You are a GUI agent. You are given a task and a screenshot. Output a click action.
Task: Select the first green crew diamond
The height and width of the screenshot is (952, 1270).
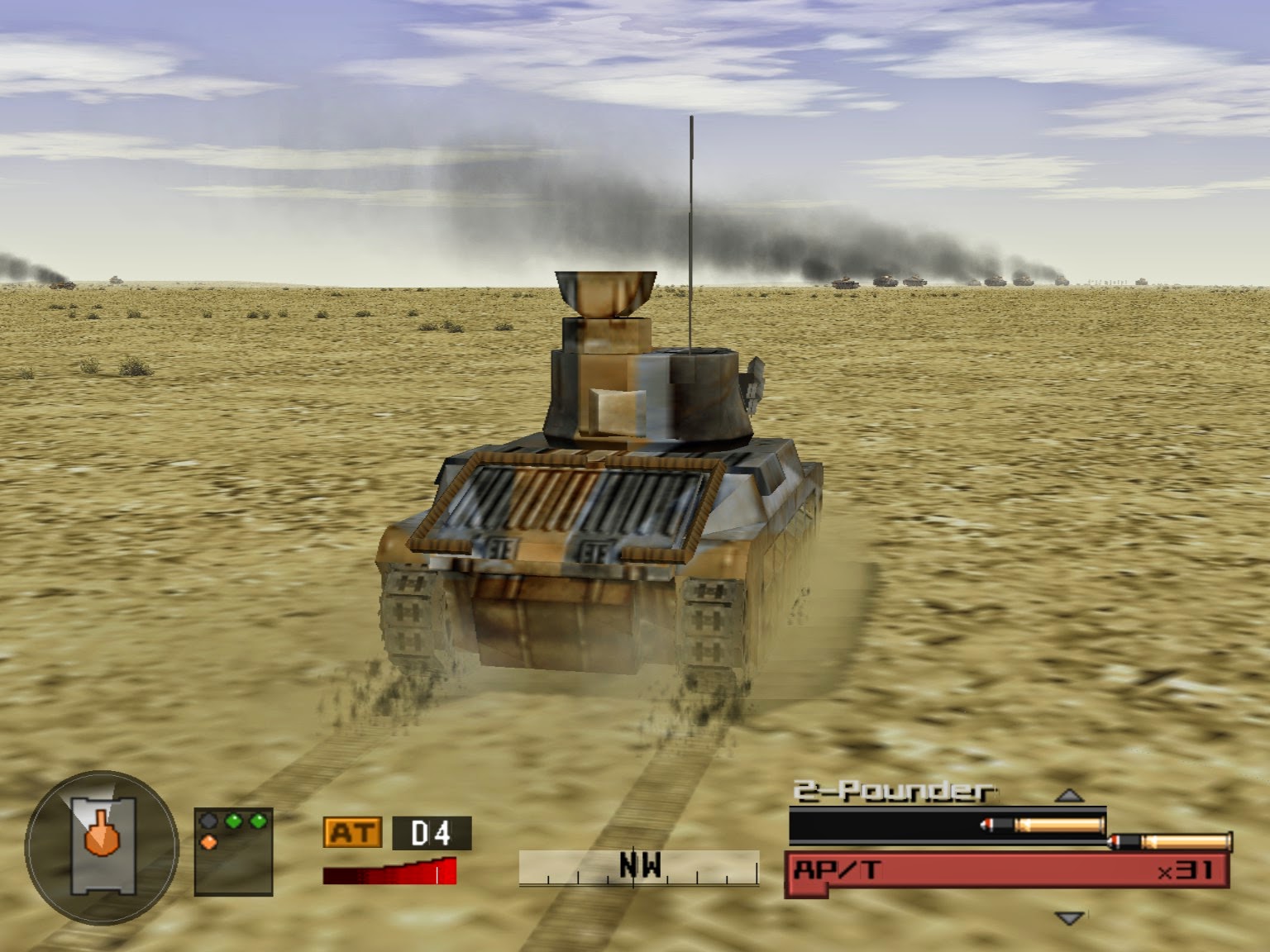232,821
